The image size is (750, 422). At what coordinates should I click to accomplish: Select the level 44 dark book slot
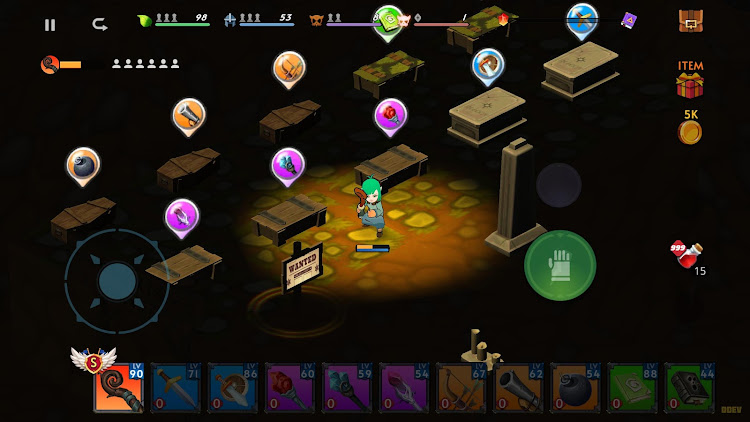(x=689, y=389)
